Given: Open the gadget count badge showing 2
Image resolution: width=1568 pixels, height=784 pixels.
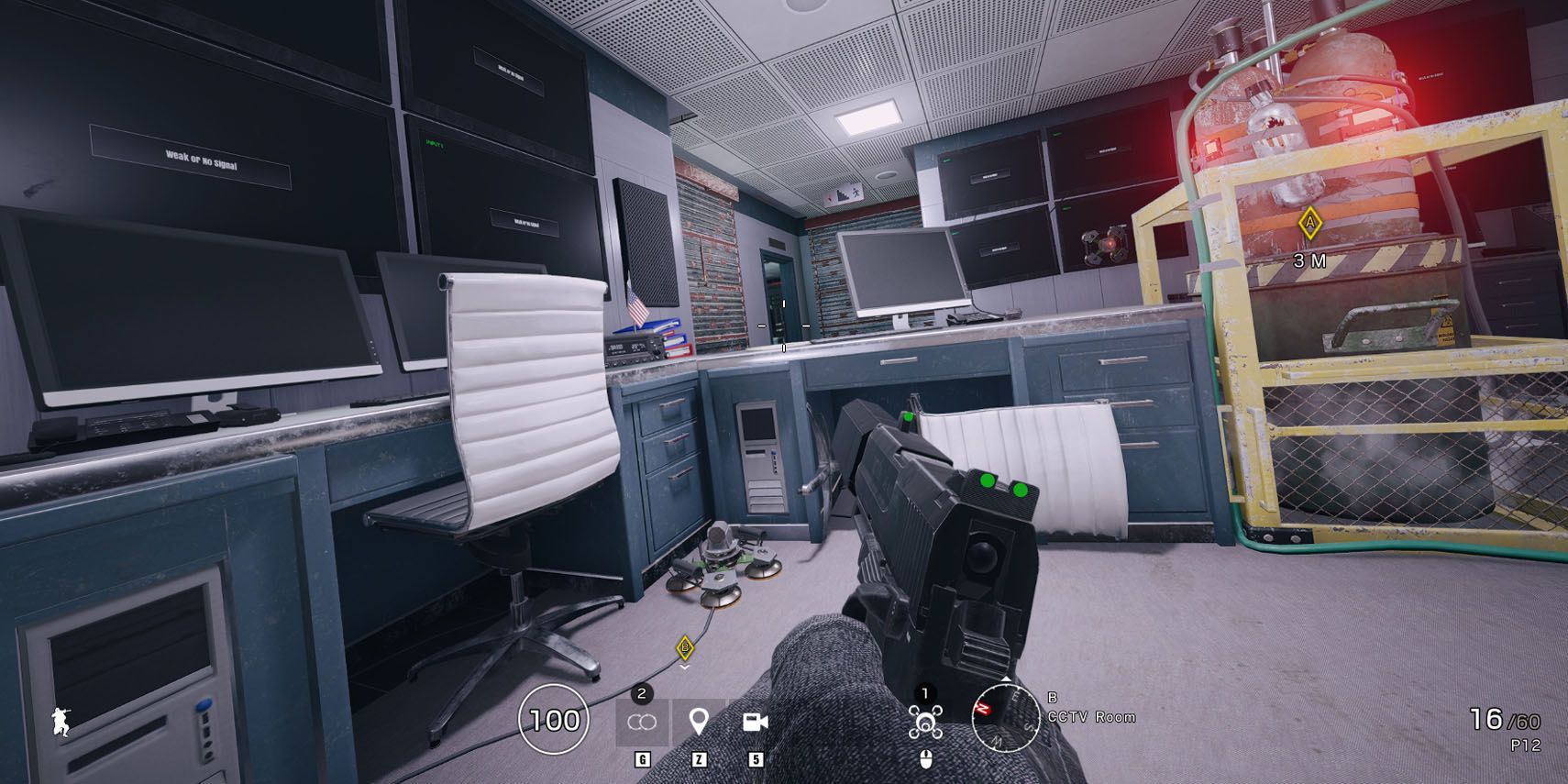Looking at the screenshot, I should tap(642, 694).
